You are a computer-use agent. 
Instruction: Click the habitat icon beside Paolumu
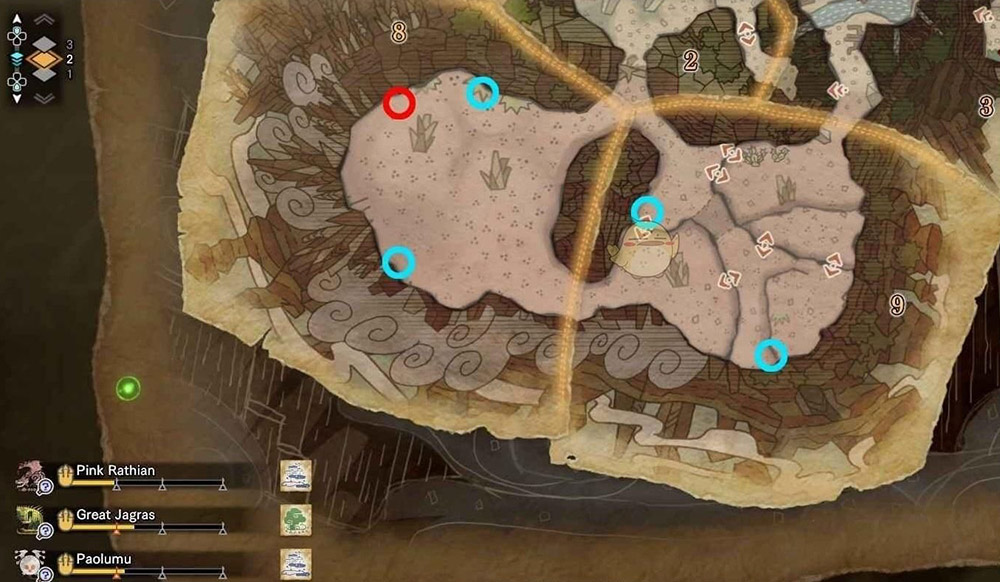click(x=296, y=563)
